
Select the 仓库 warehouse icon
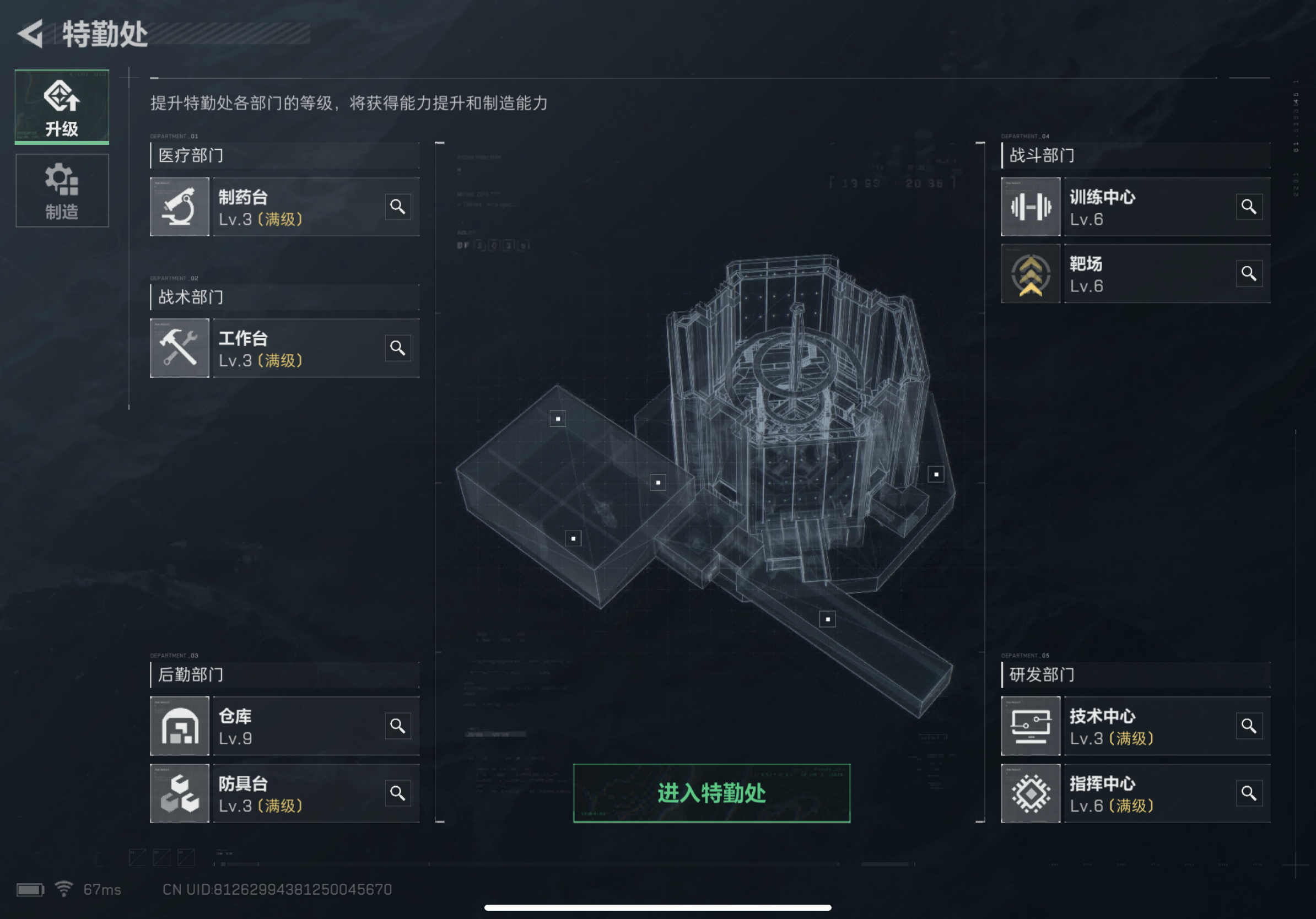point(180,726)
